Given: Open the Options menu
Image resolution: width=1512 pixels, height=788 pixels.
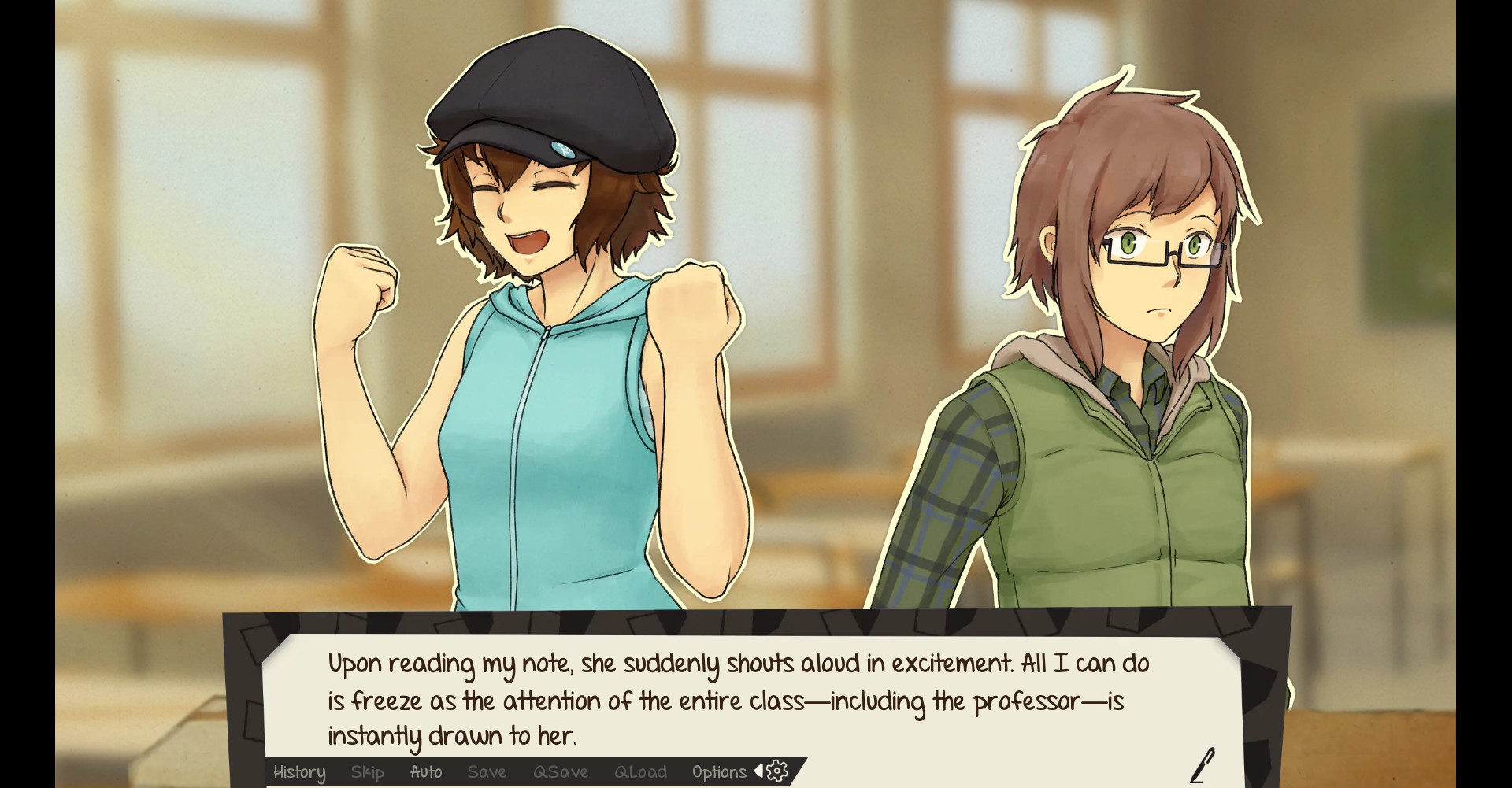Looking at the screenshot, I should (719, 772).
